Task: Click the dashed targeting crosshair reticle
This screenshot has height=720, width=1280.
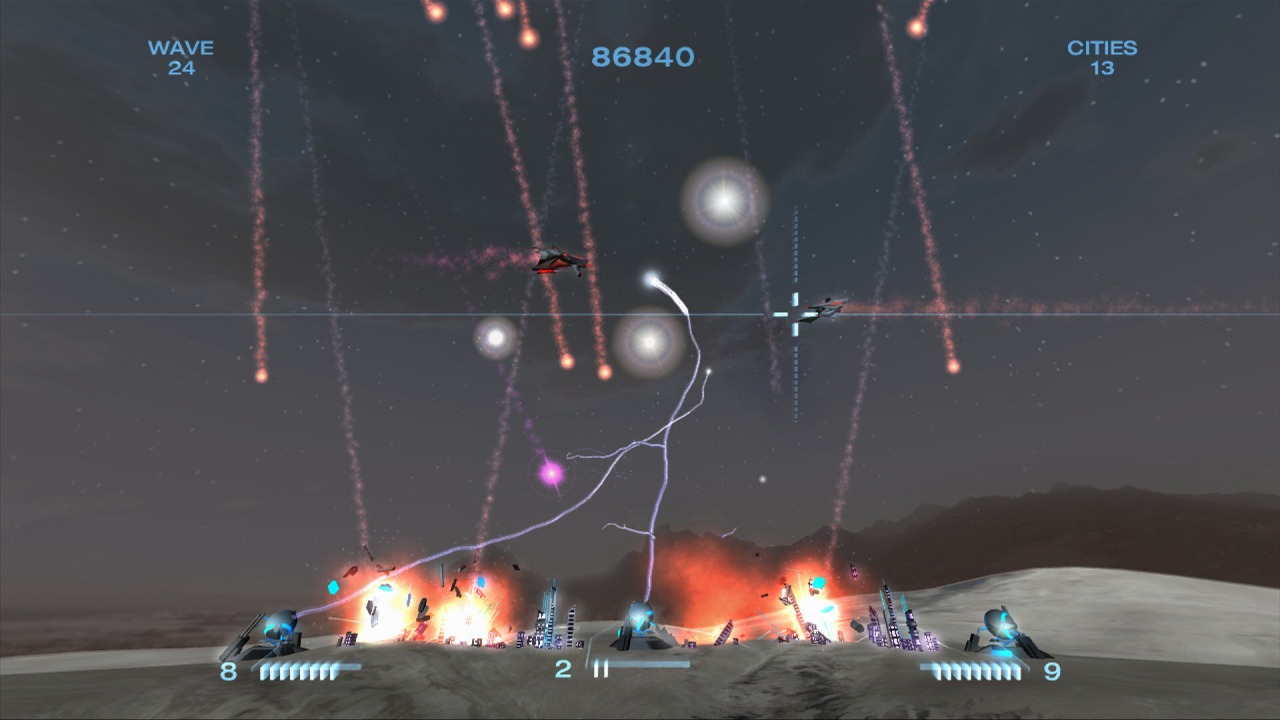Action: point(795,315)
